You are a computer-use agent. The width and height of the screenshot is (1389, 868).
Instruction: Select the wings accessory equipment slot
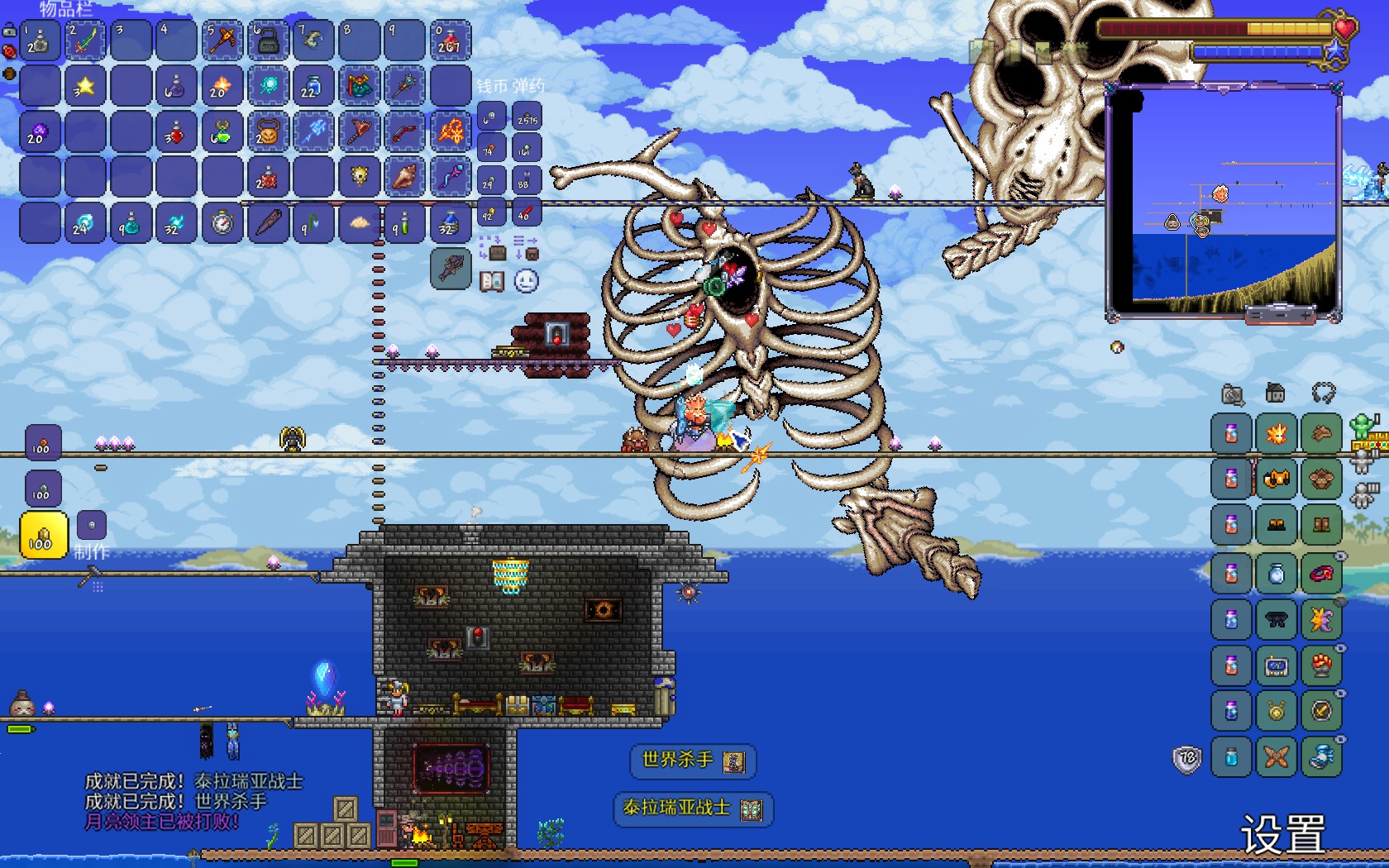tap(1321, 620)
